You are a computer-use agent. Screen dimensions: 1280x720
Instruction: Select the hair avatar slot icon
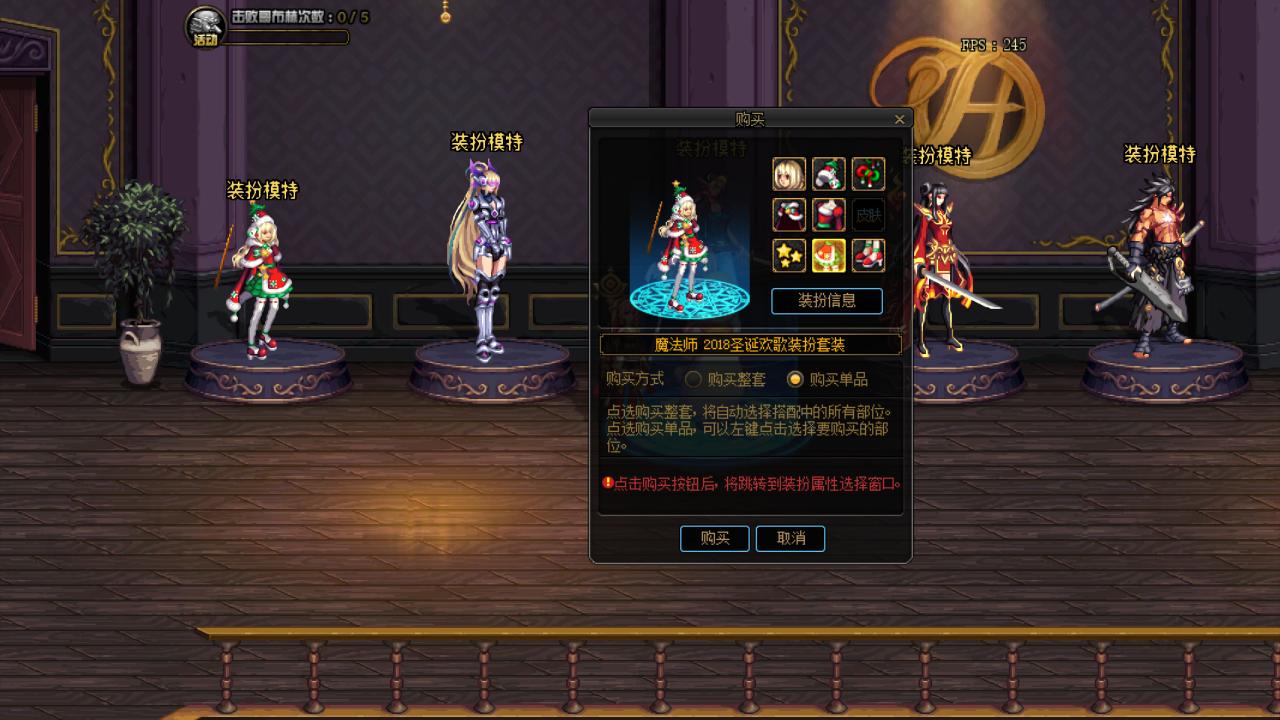tap(789, 173)
